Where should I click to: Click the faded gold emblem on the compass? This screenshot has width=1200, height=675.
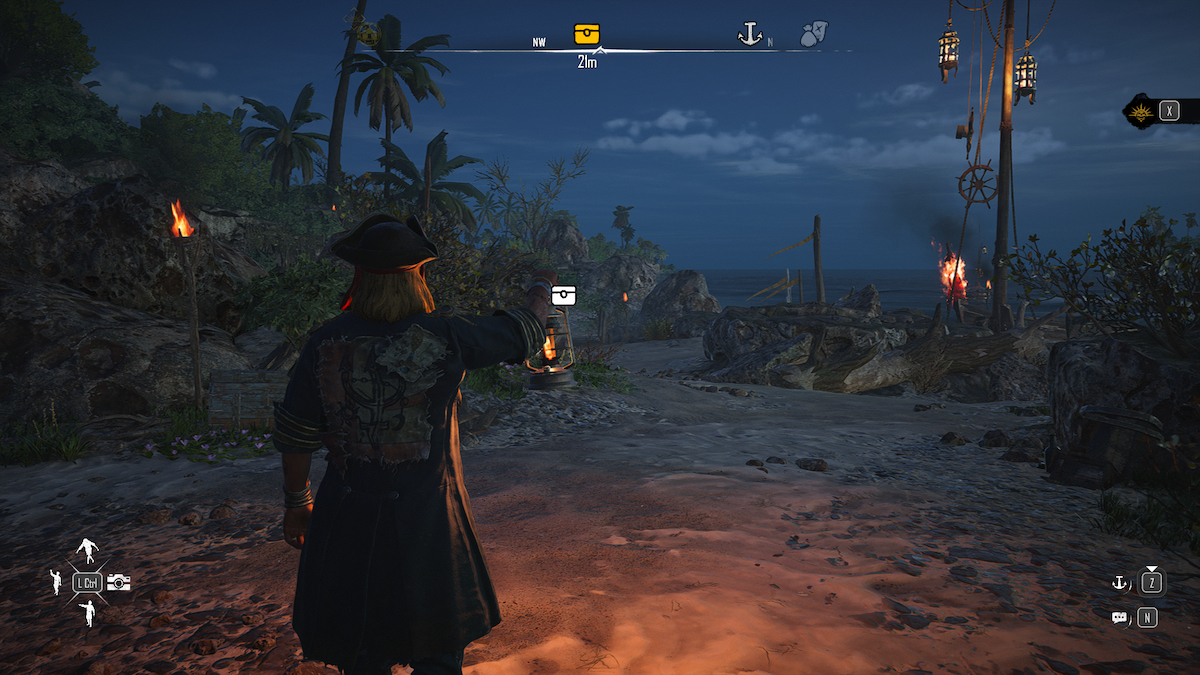click(x=370, y=35)
